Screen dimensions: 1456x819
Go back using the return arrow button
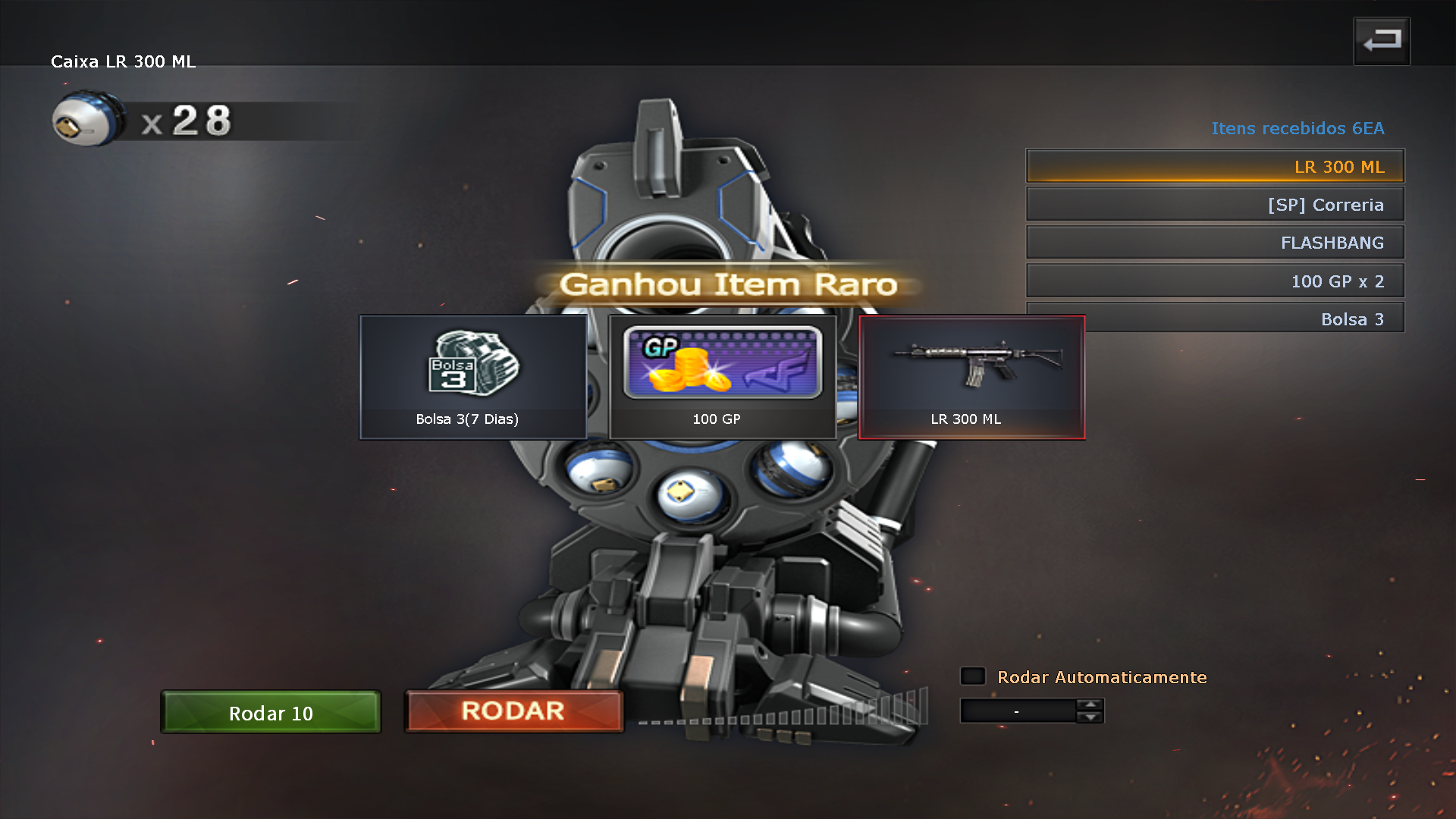pos(1381,41)
